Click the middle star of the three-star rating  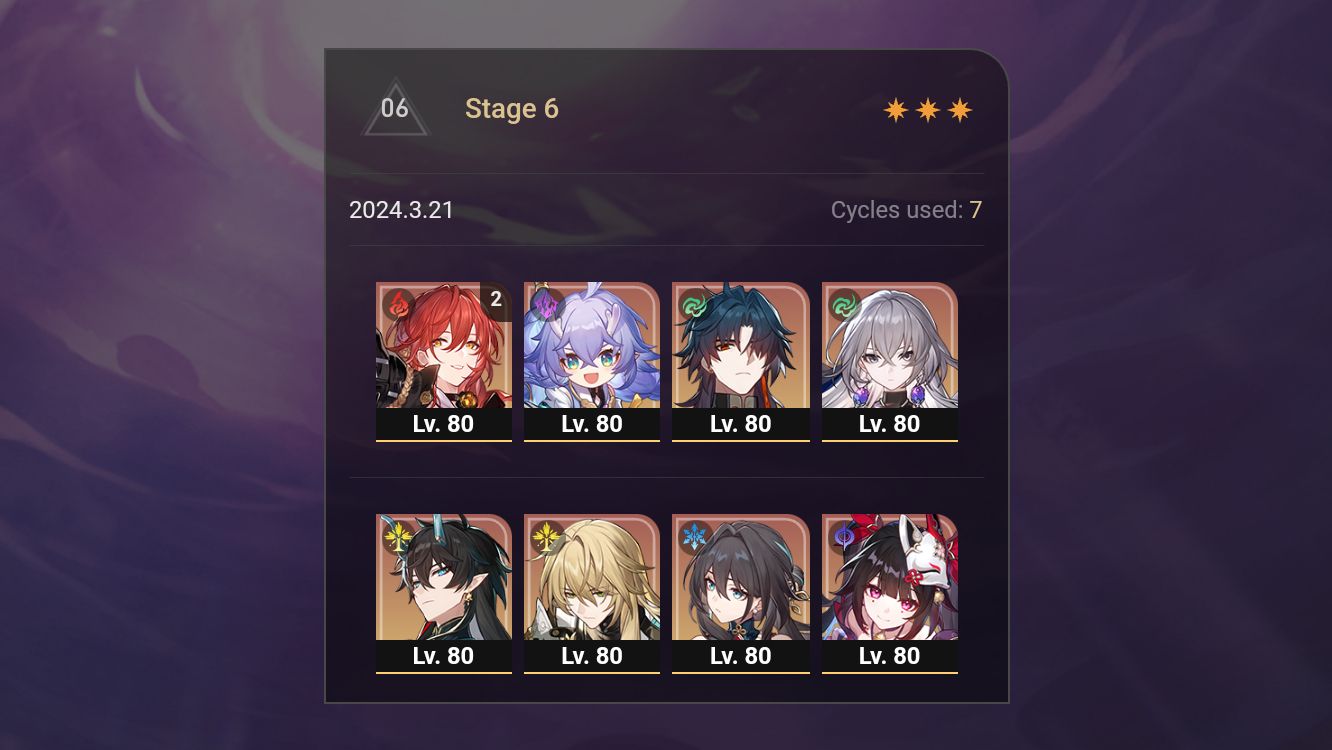point(928,109)
